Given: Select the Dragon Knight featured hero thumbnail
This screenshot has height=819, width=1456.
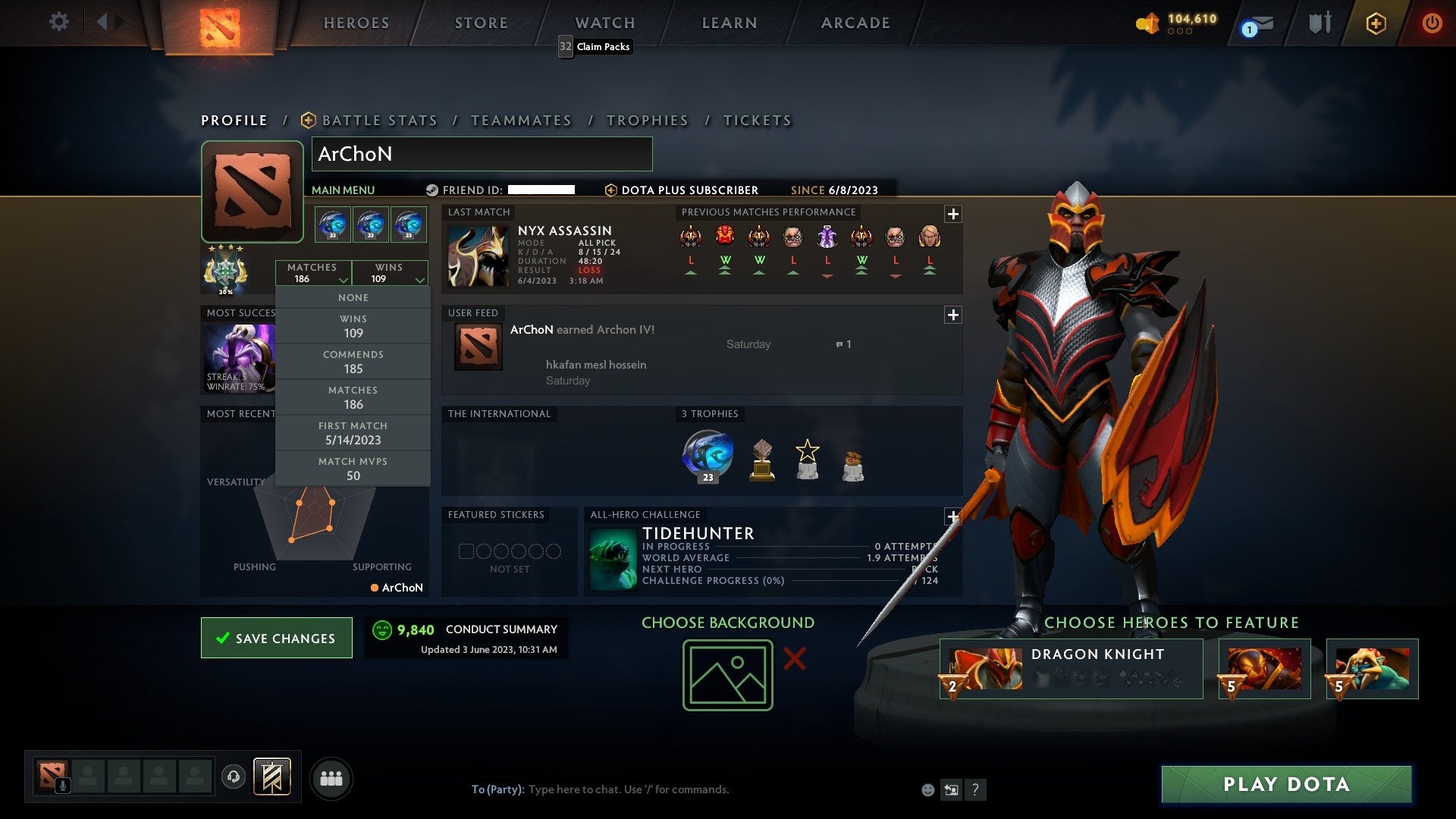Looking at the screenshot, I should 985,668.
